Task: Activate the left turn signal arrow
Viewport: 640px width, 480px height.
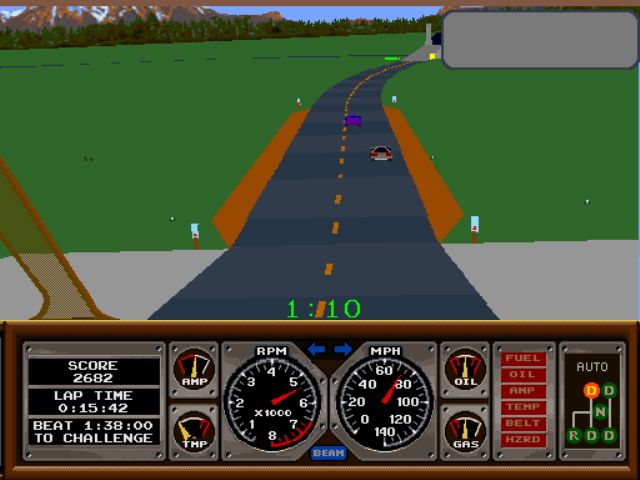Action: [317, 349]
